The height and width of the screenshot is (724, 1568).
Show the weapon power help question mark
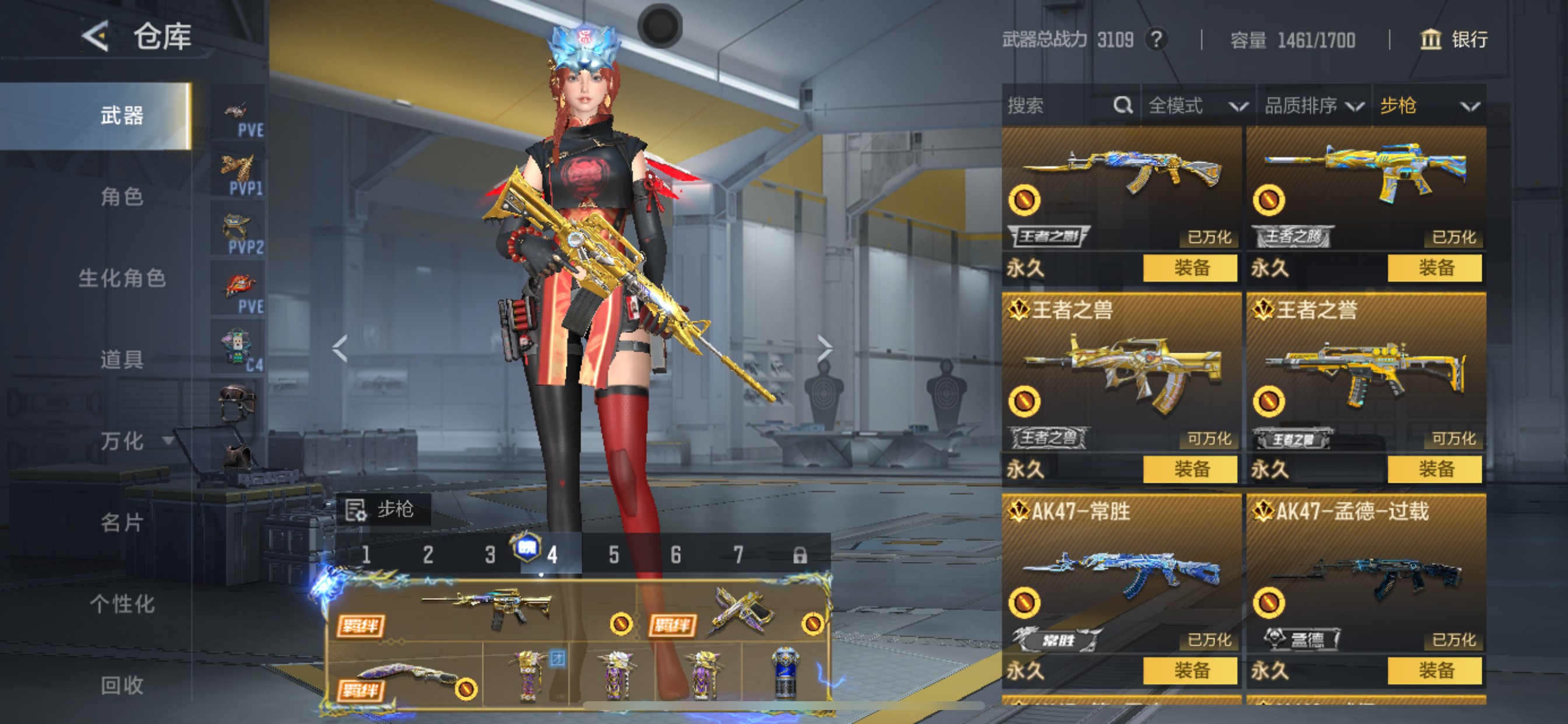(x=1156, y=40)
